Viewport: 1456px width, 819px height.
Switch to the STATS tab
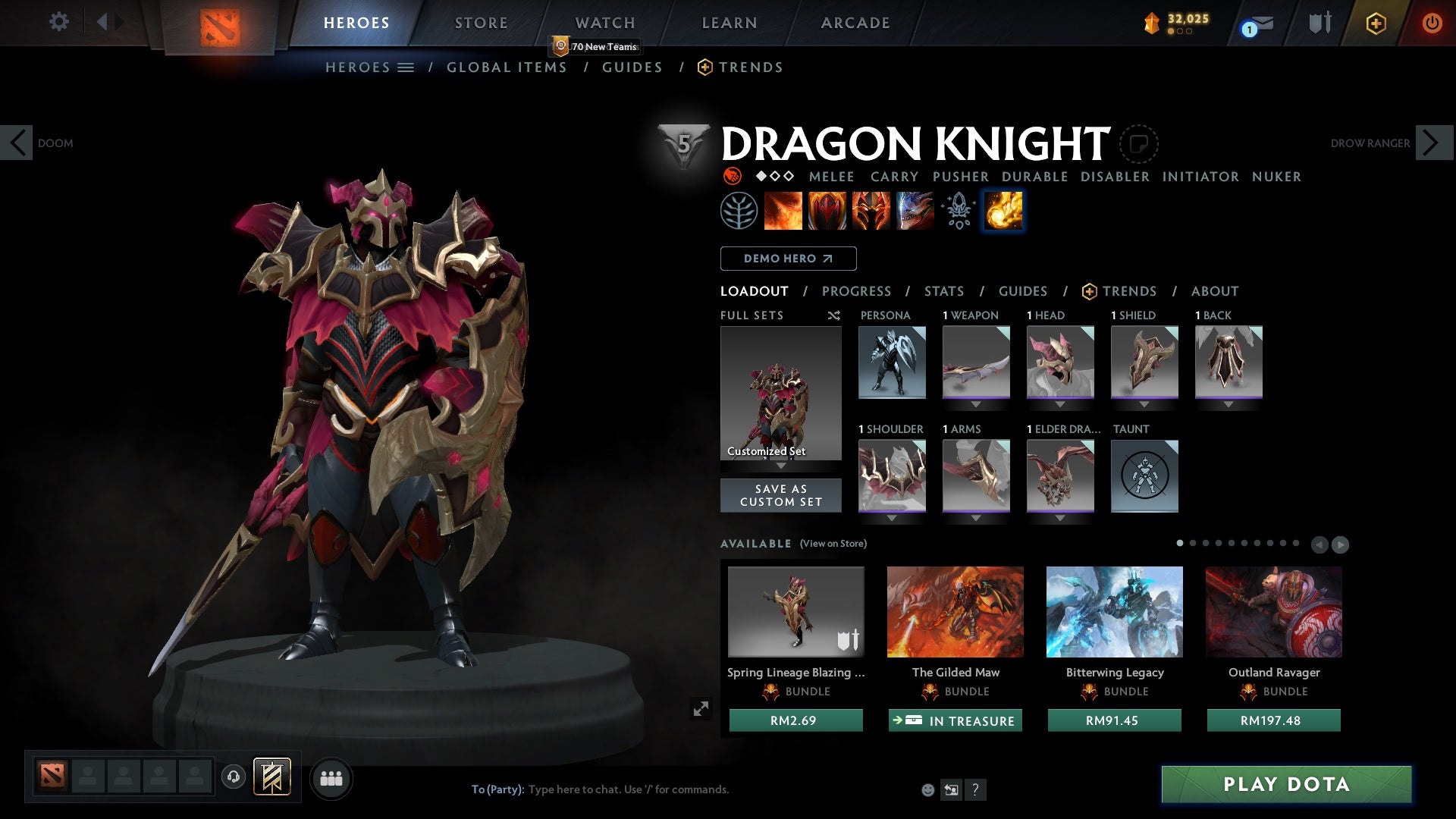[x=943, y=291]
